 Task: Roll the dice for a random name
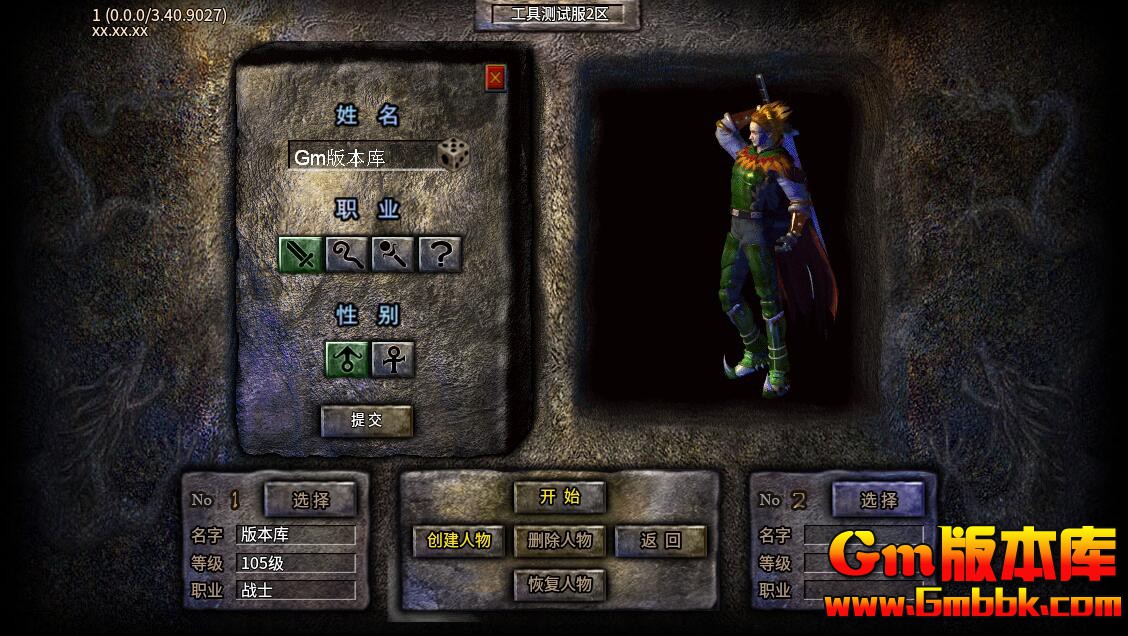click(x=453, y=155)
